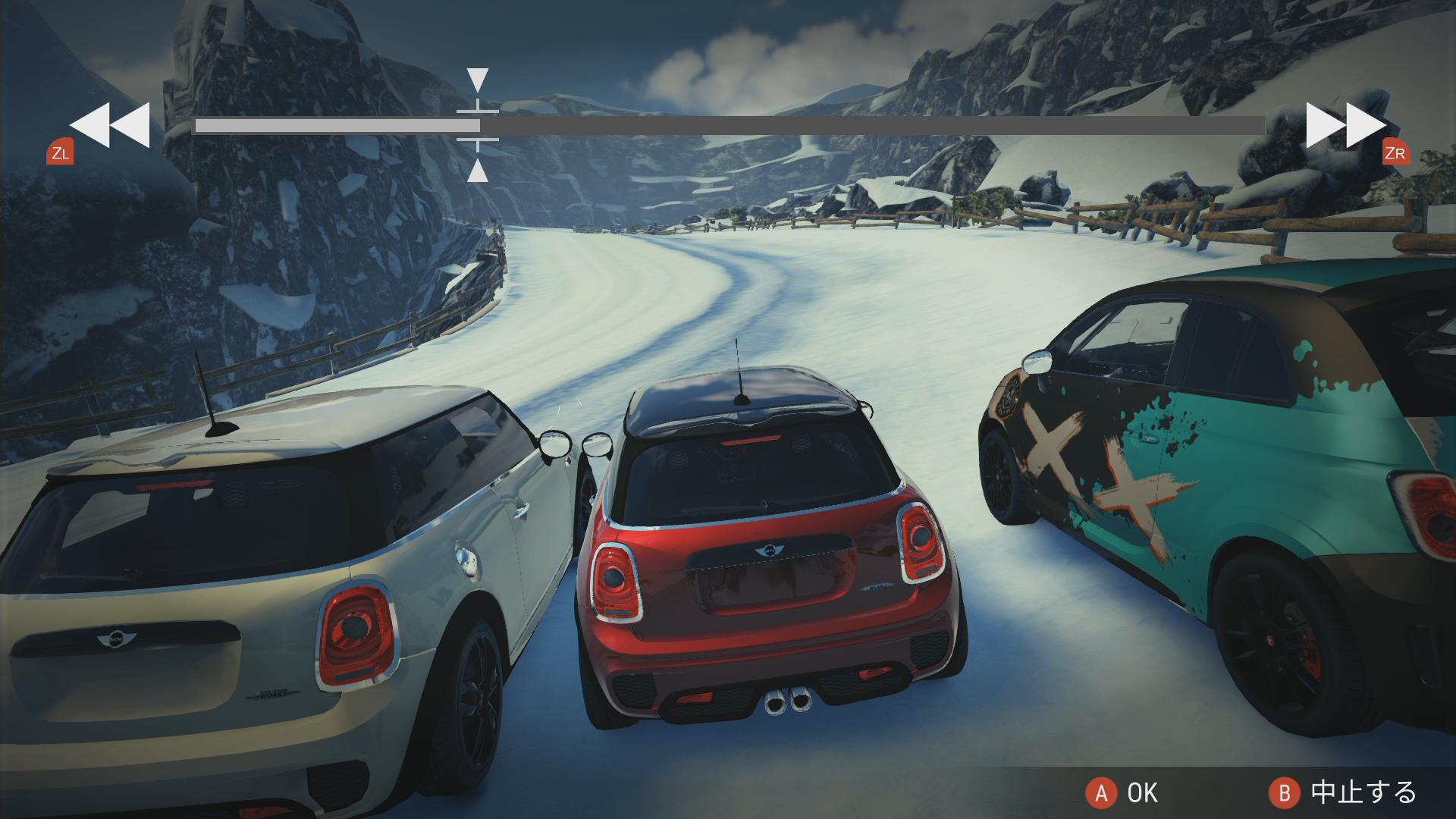Select the rewind timeline position marker

(x=478, y=125)
